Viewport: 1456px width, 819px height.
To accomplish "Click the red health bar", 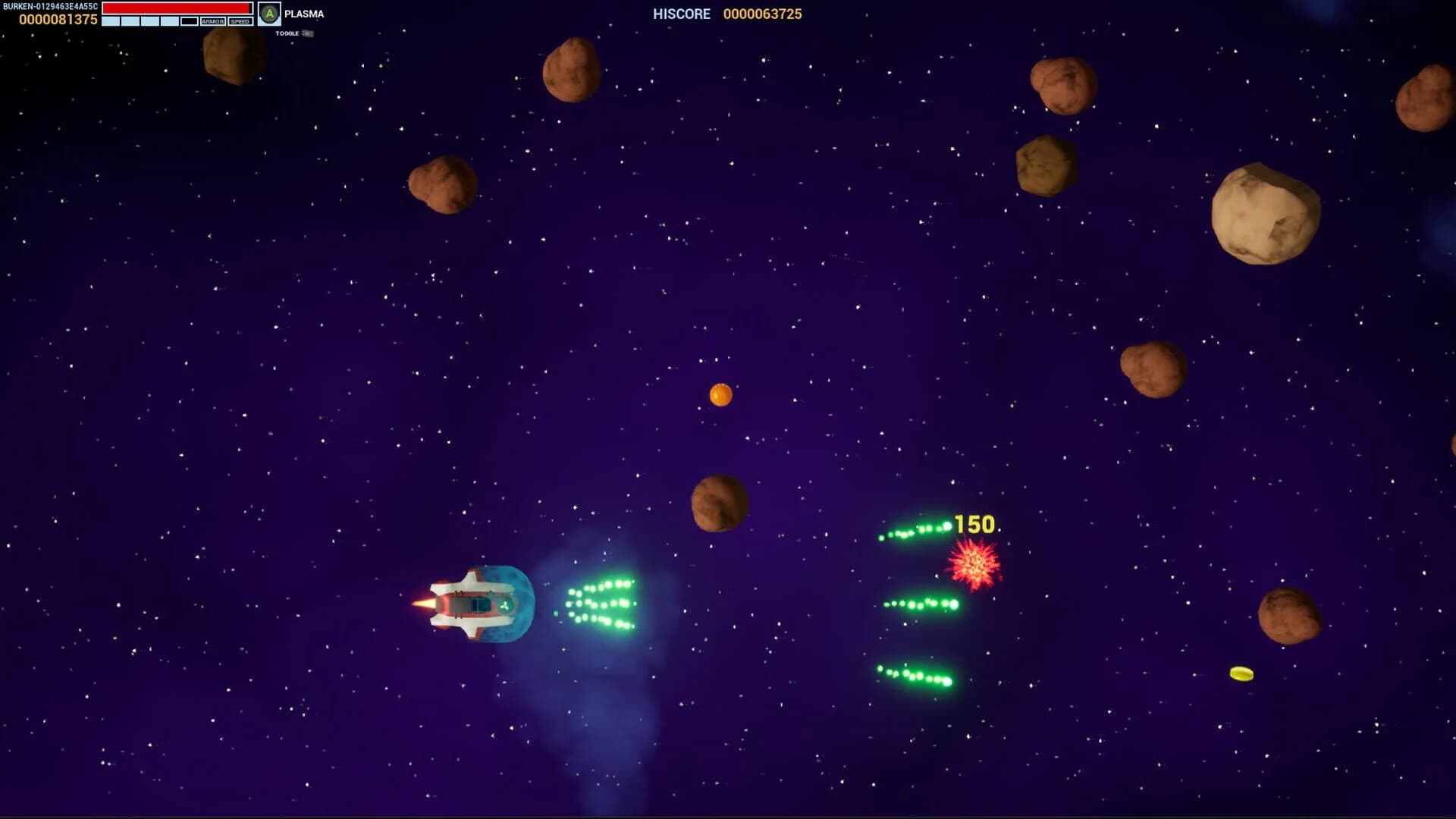I will [x=177, y=8].
